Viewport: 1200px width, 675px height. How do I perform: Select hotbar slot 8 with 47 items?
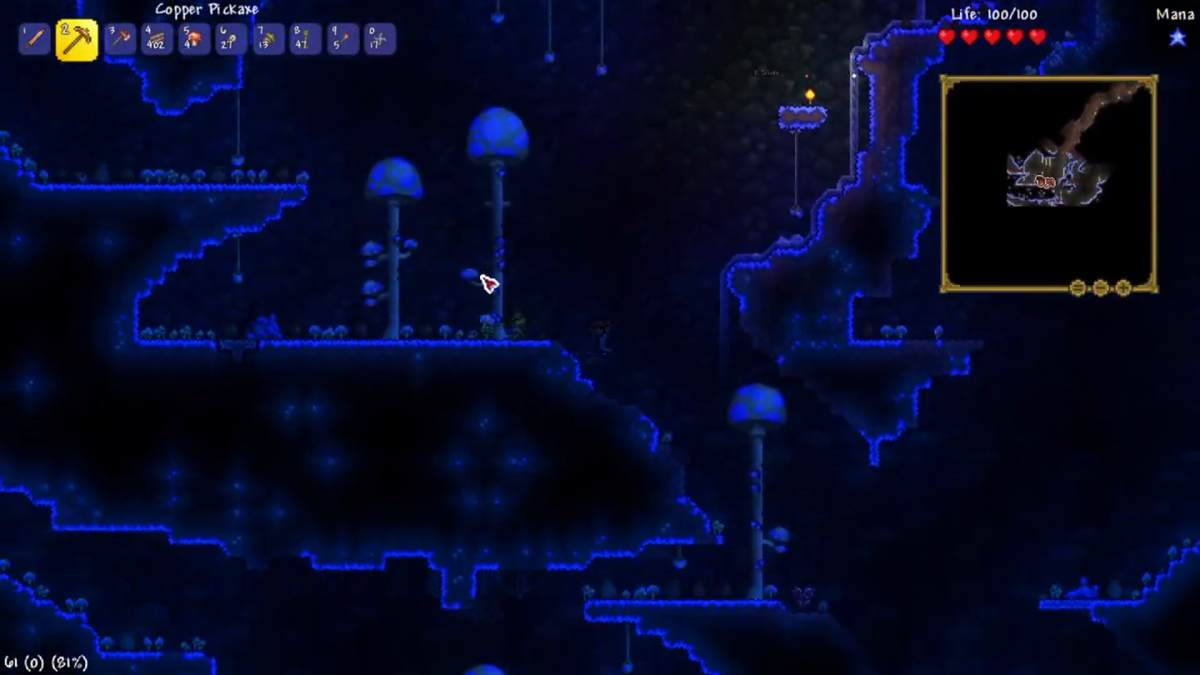coord(305,40)
